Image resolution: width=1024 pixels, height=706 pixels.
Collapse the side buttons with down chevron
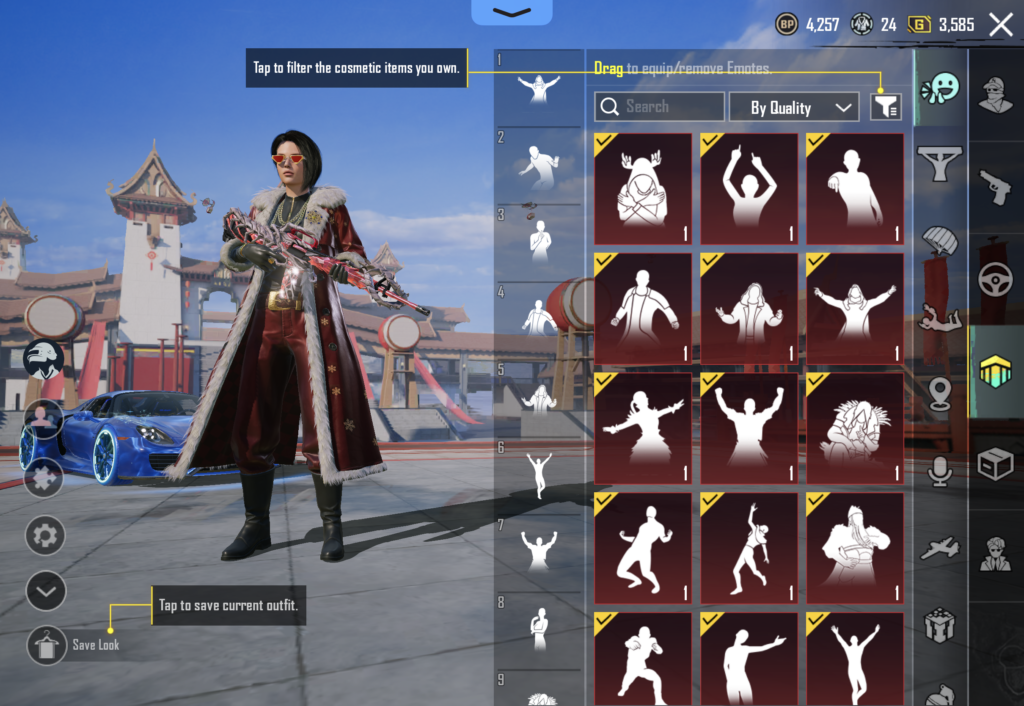45,591
